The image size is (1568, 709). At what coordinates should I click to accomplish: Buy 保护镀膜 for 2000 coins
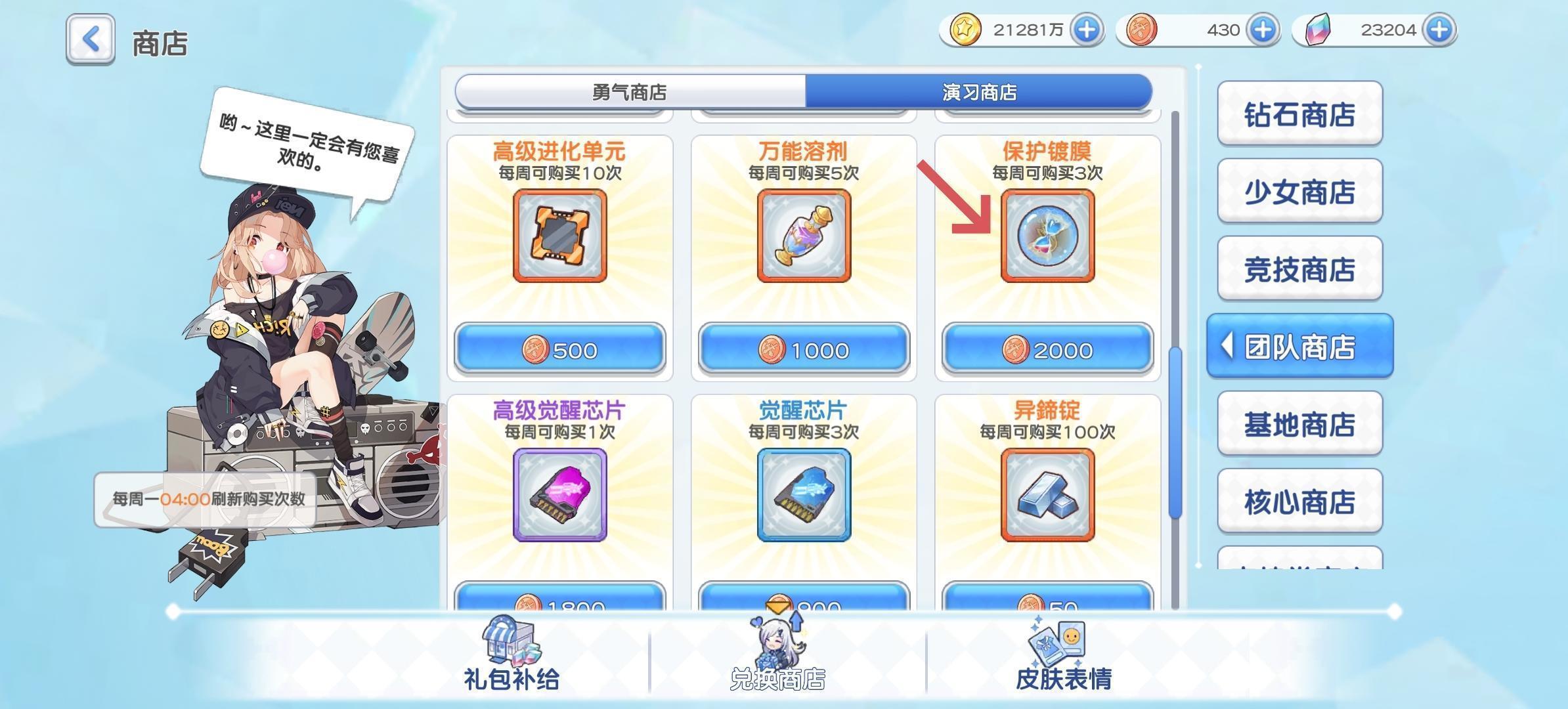(x=1045, y=350)
